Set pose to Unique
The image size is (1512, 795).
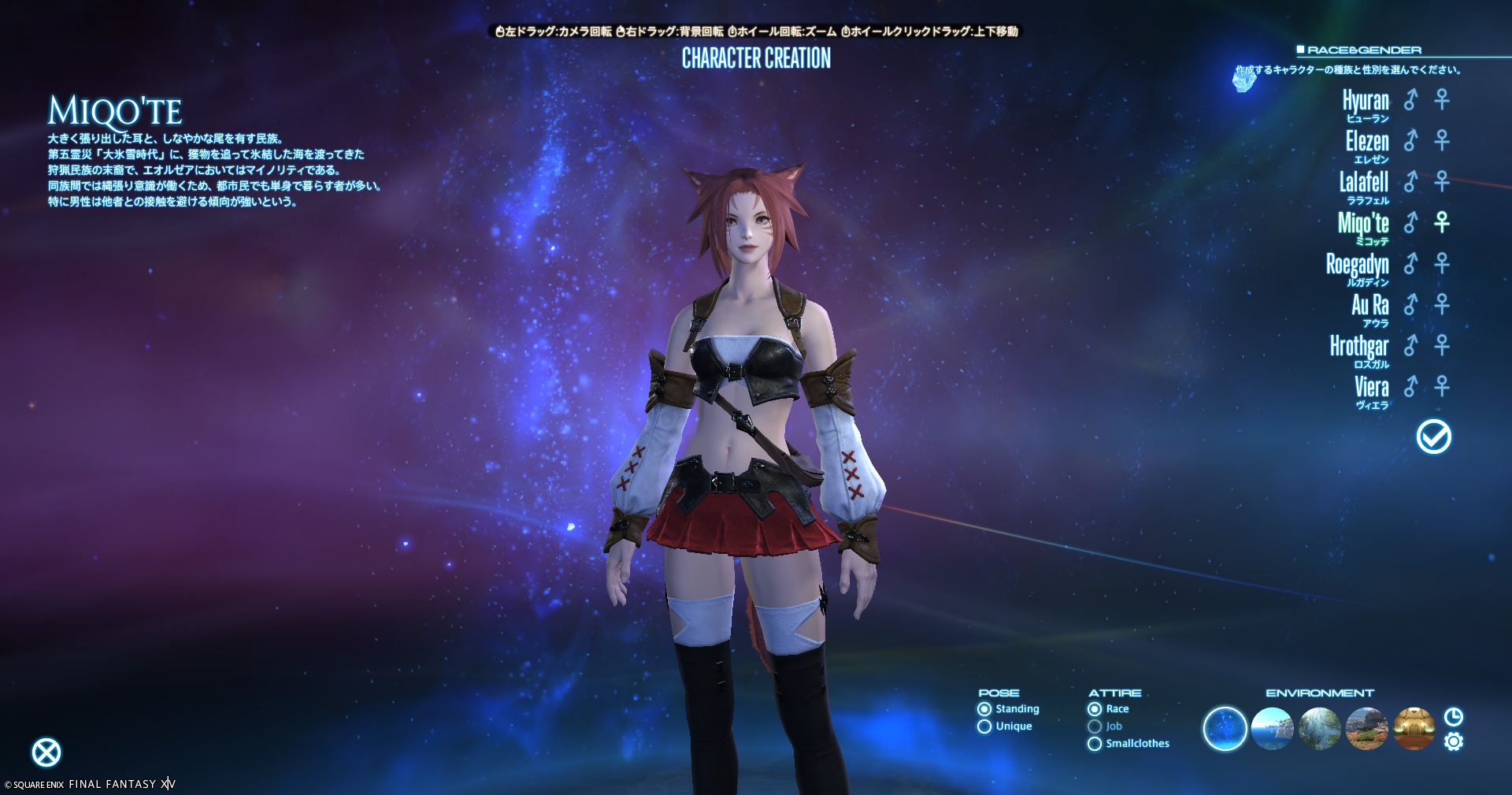click(x=984, y=726)
